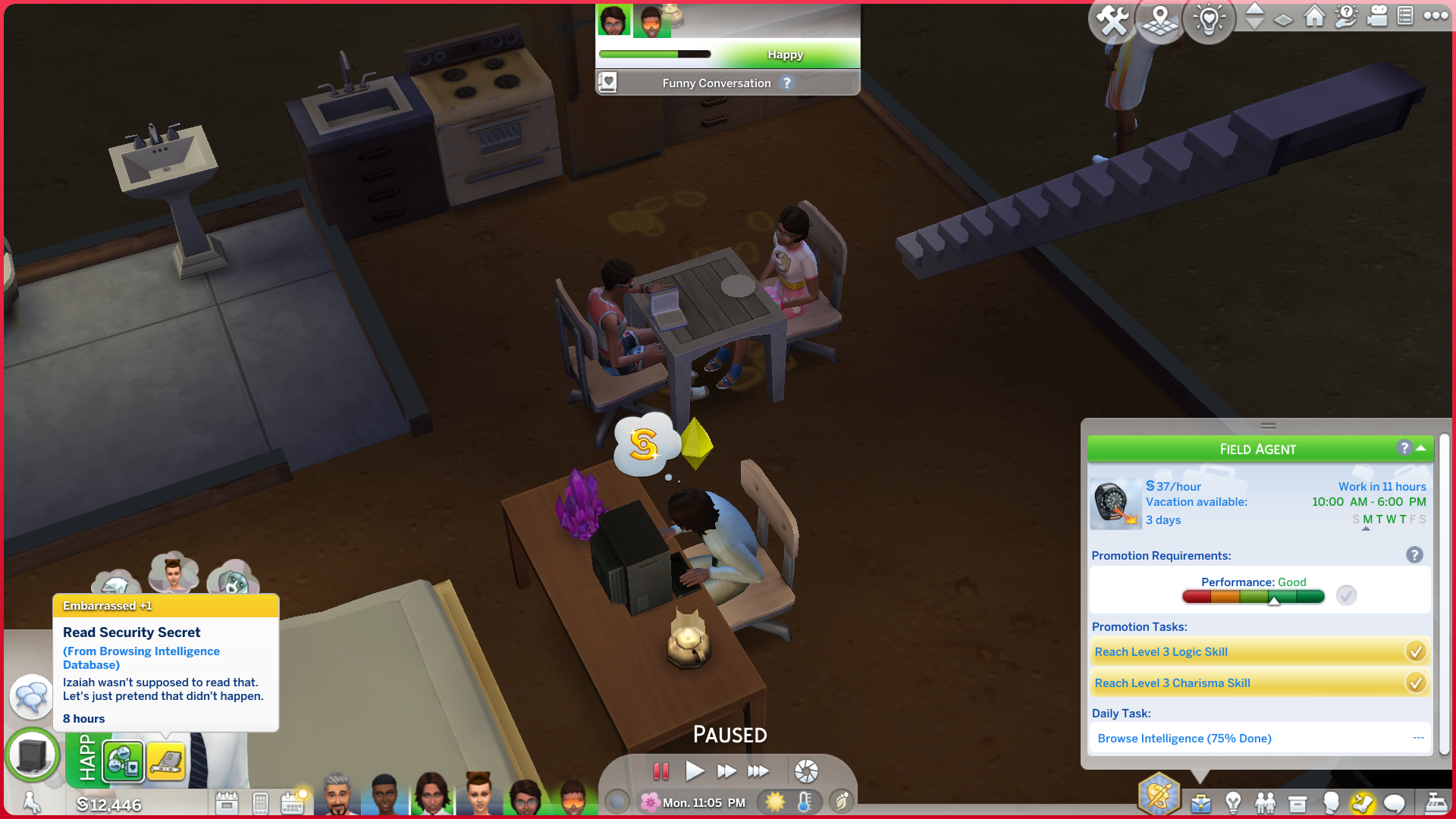Open the three-dots options menu
The height and width of the screenshot is (819, 1456).
[1436, 15]
